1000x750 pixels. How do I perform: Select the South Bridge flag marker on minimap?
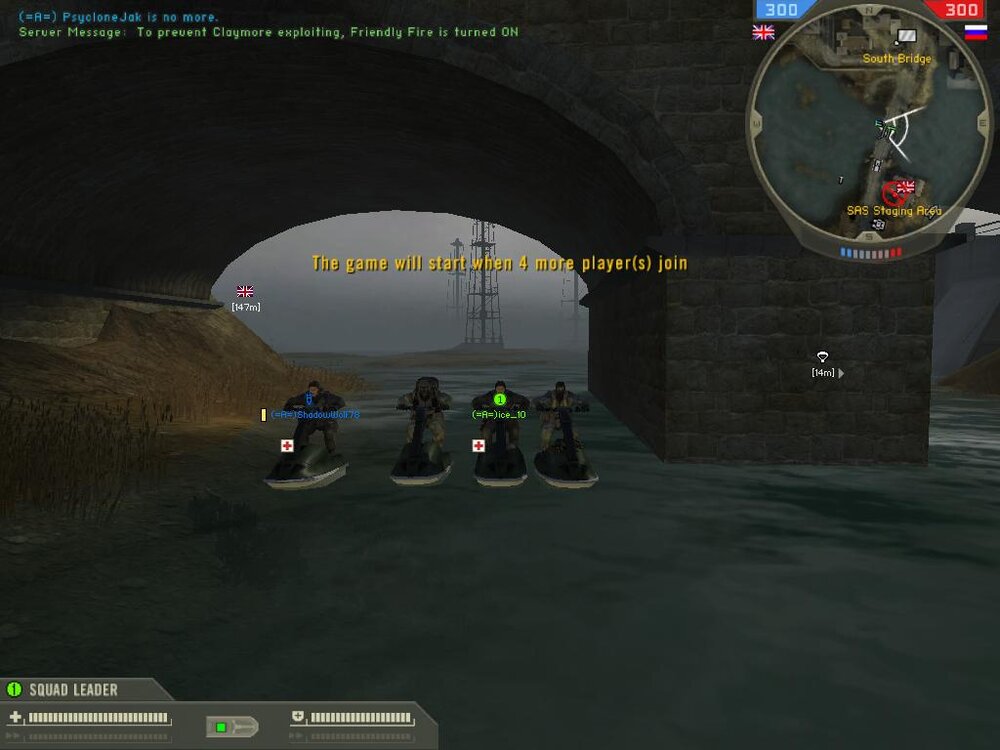907,37
